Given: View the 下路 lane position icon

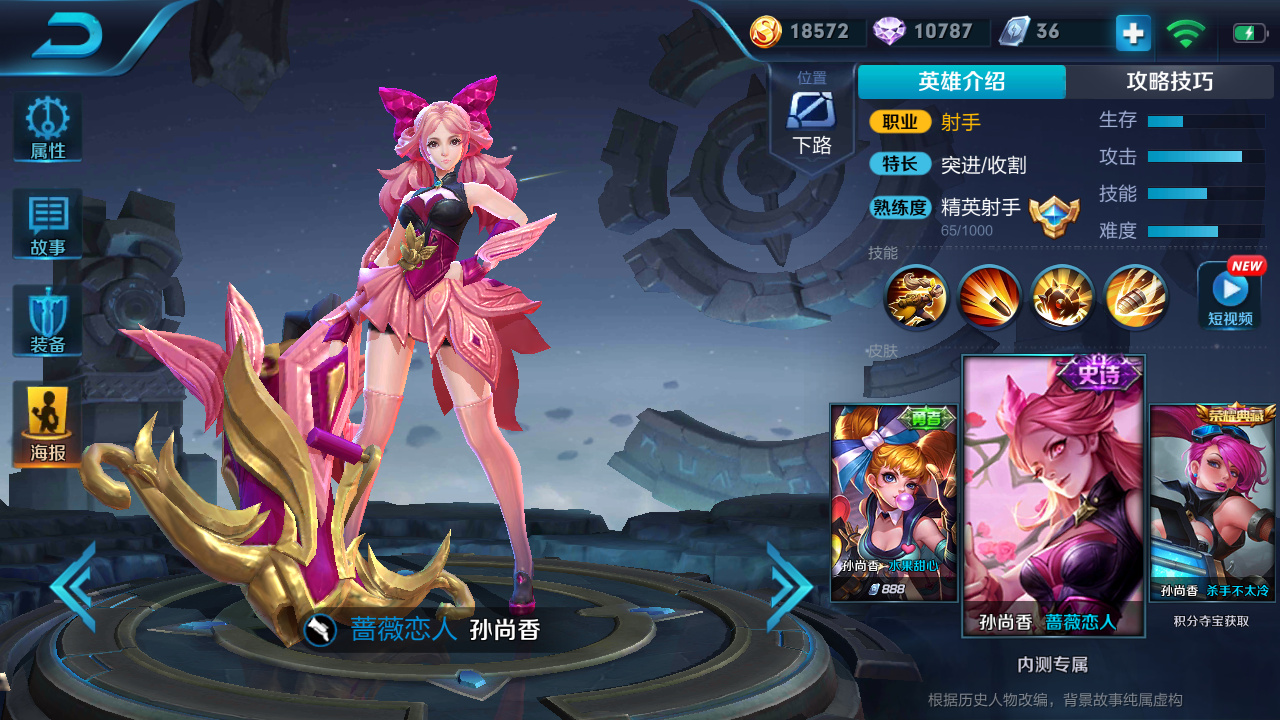Looking at the screenshot, I should 812,110.
